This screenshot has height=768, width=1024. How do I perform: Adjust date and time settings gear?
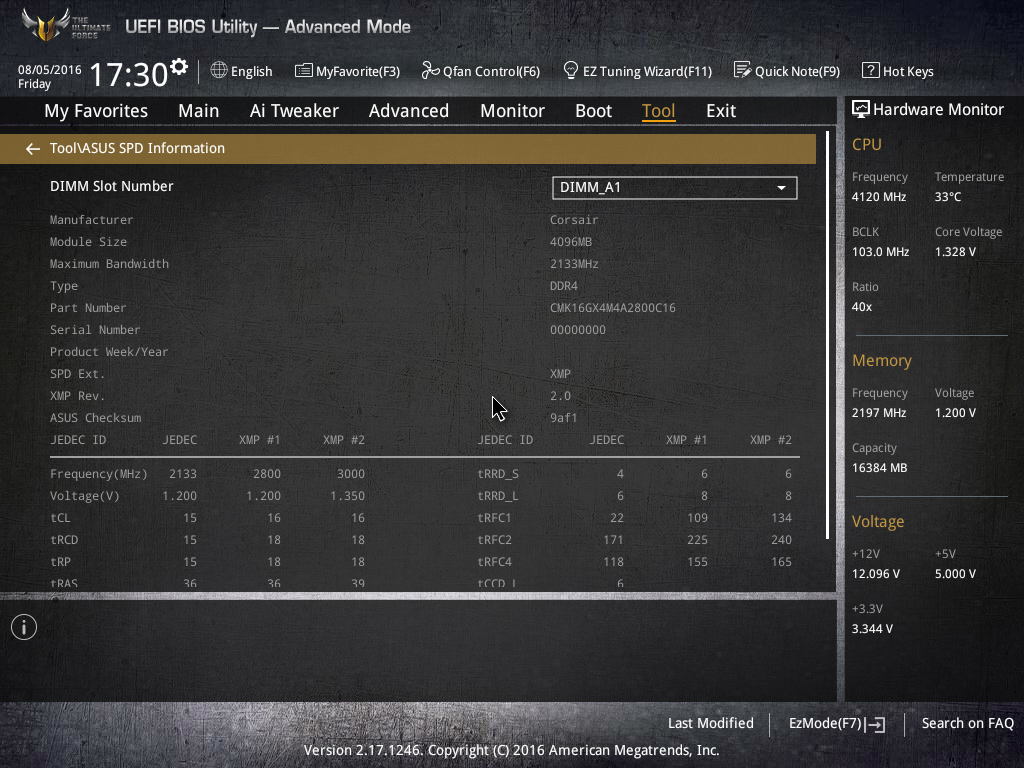coord(179,66)
